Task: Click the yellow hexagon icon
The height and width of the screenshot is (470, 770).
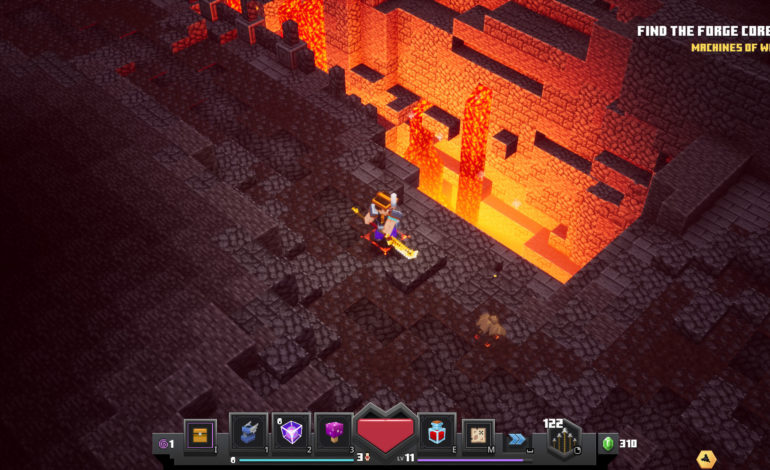Action: pos(706,459)
